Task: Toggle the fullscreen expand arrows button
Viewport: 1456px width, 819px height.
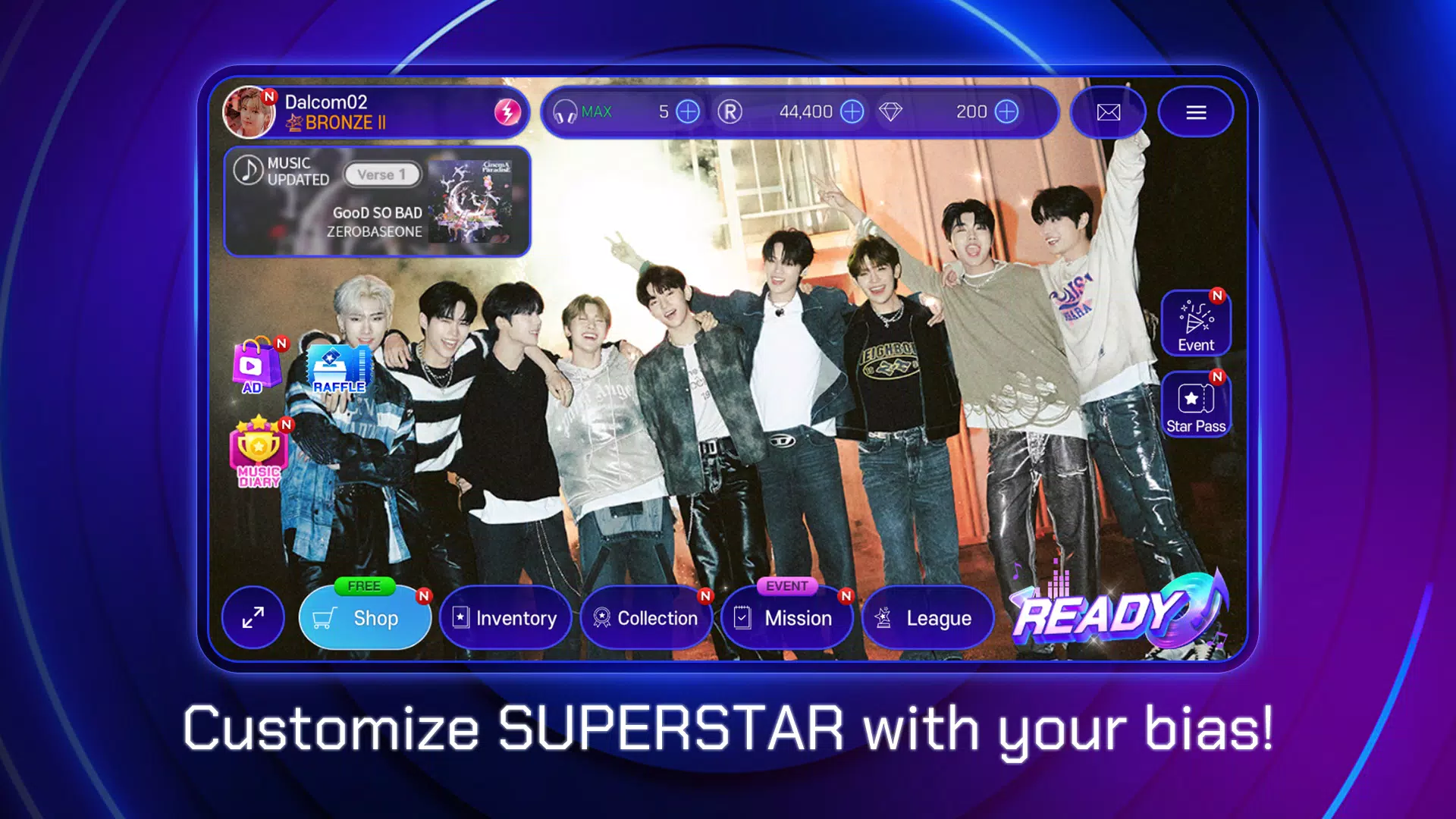Action: [253, 618]
